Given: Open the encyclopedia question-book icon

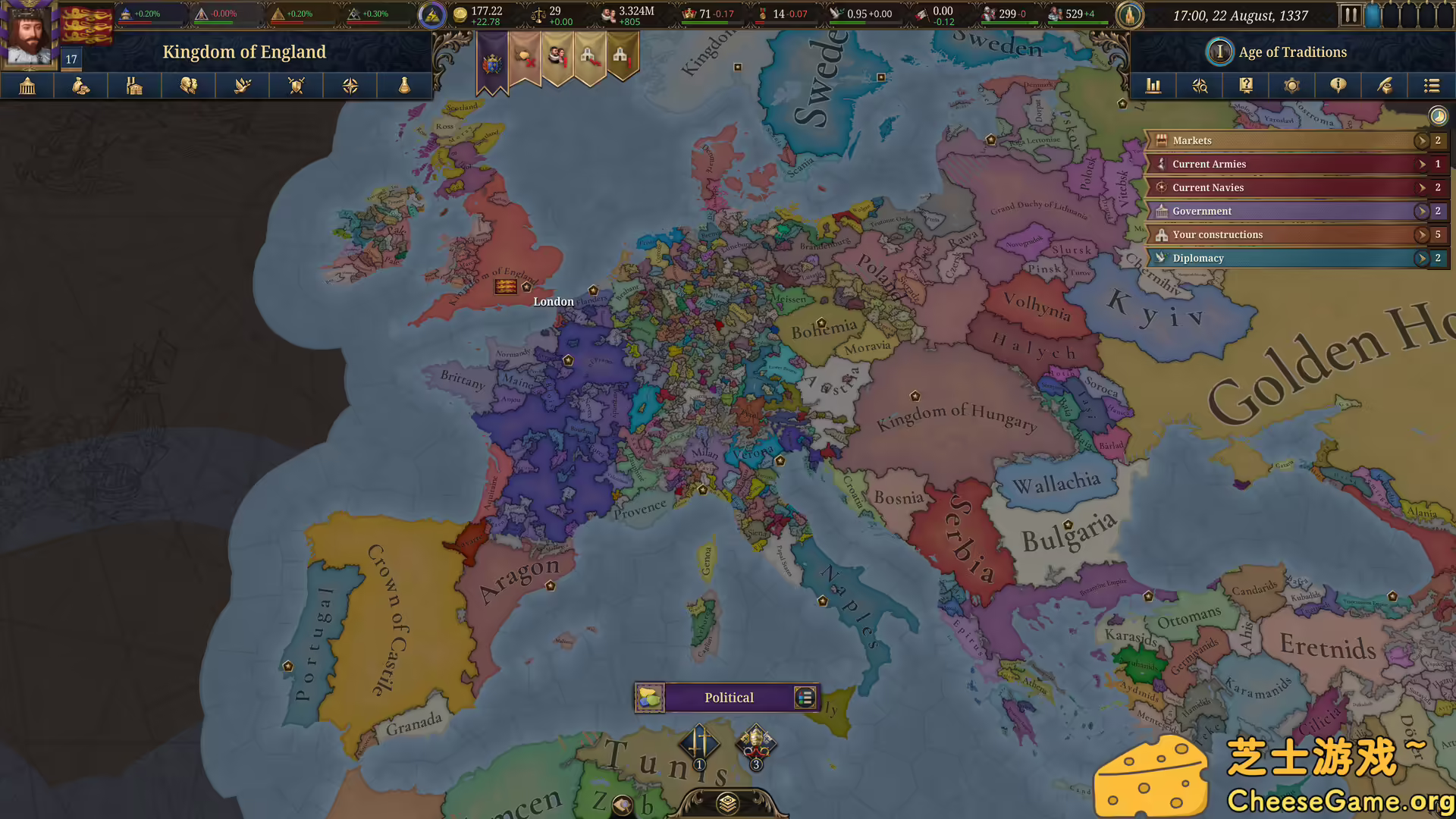Looking at the screenshot, I should (1246, 86).
